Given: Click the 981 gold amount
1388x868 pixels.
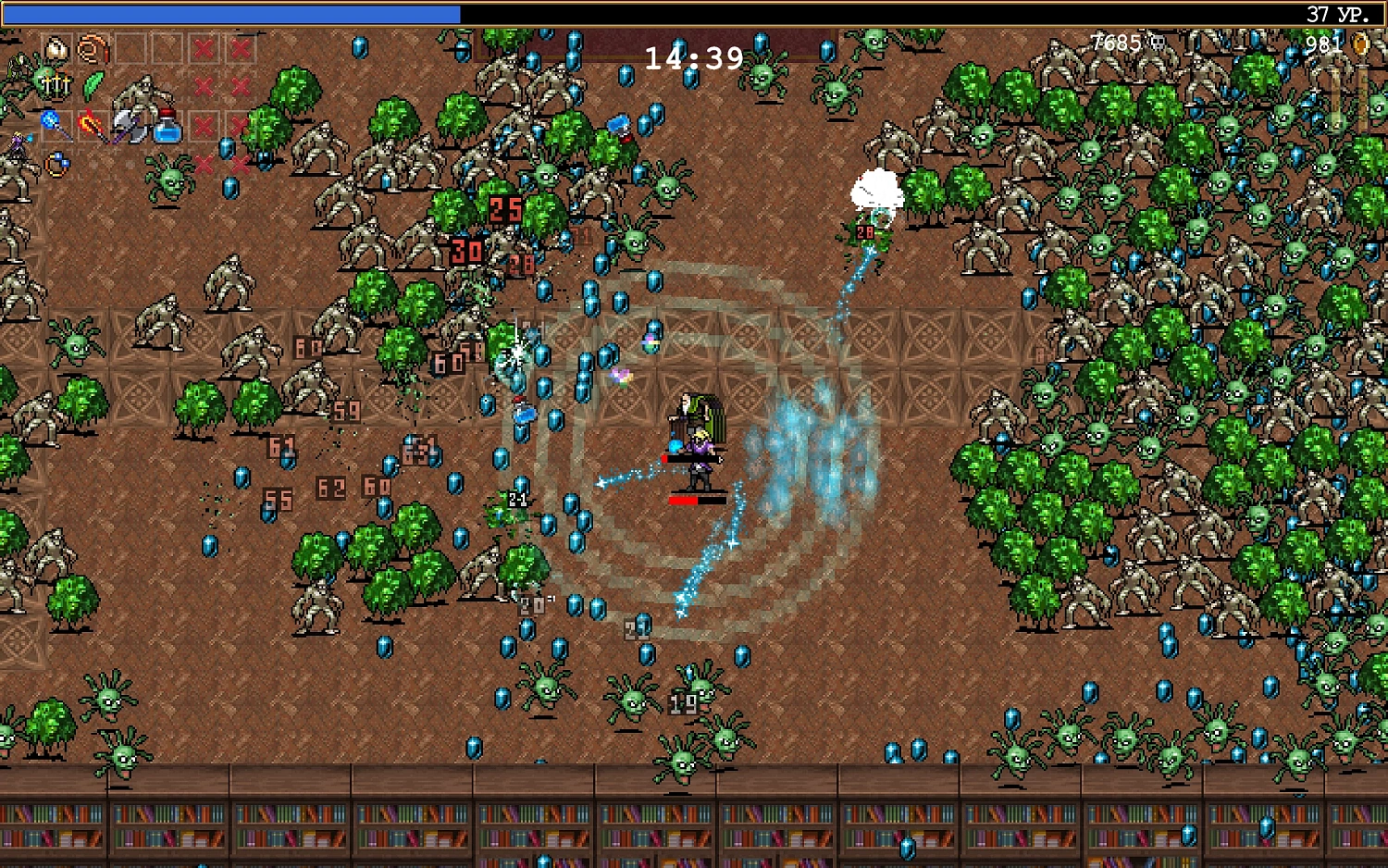Looking at the screenshot, I should coord(1324,44).
